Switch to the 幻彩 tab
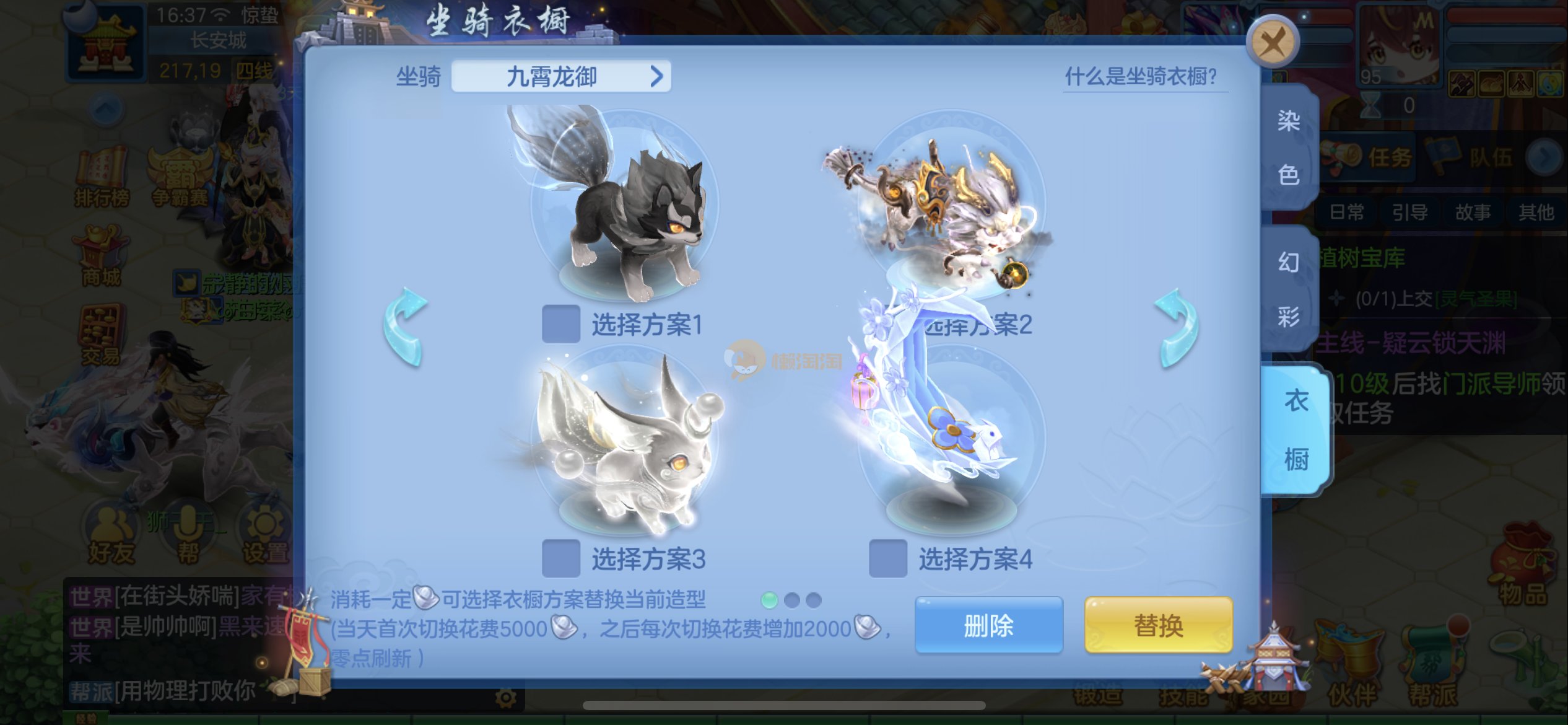Image resolution: width=1568 pixels, height=725 pixels. (x=1289, y=289)
